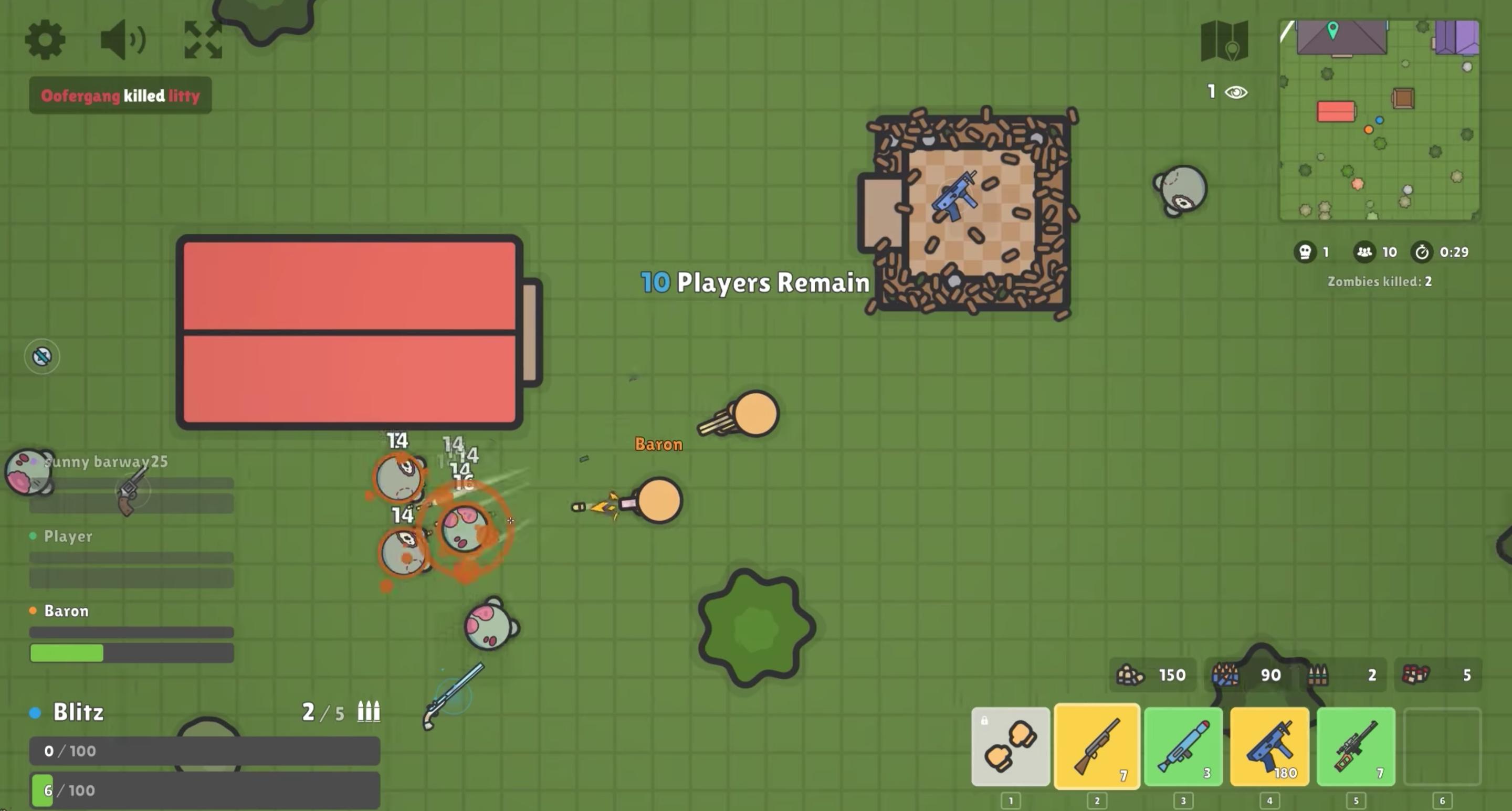Click the players remaining people icon
This screenshot has width=1512, height=811.
point(1364,252)
